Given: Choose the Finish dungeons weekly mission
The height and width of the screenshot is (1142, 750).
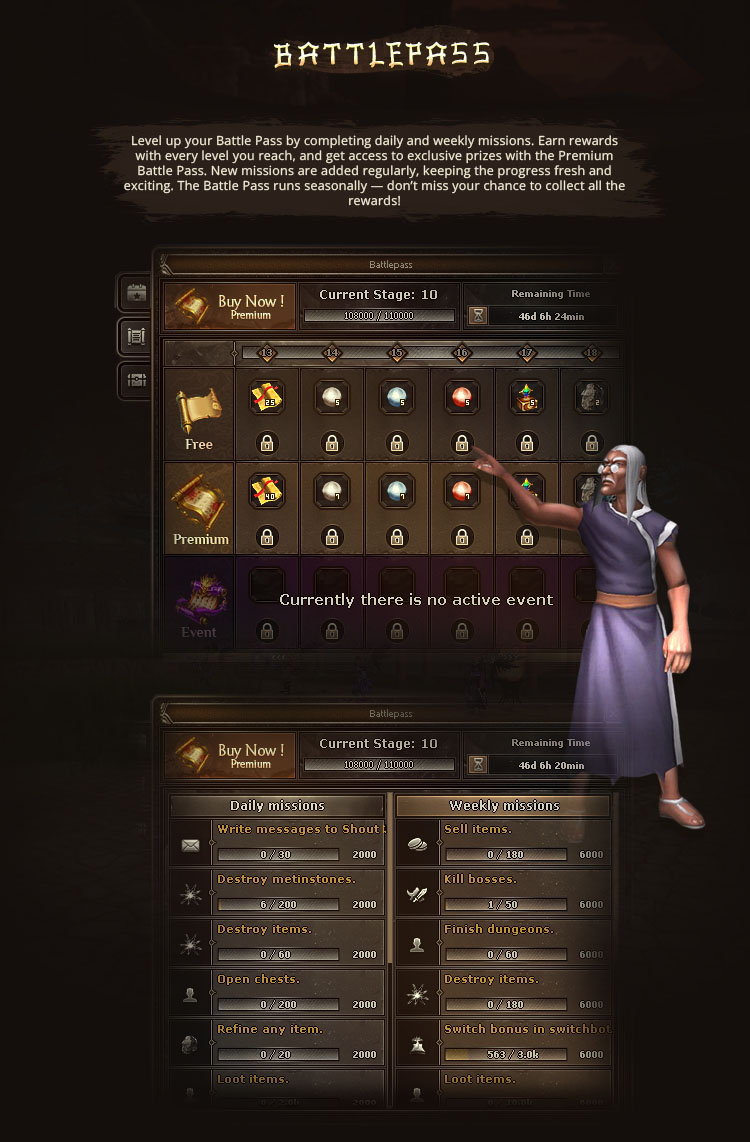Looking at the screenshot, I should (x=525, y=942).
